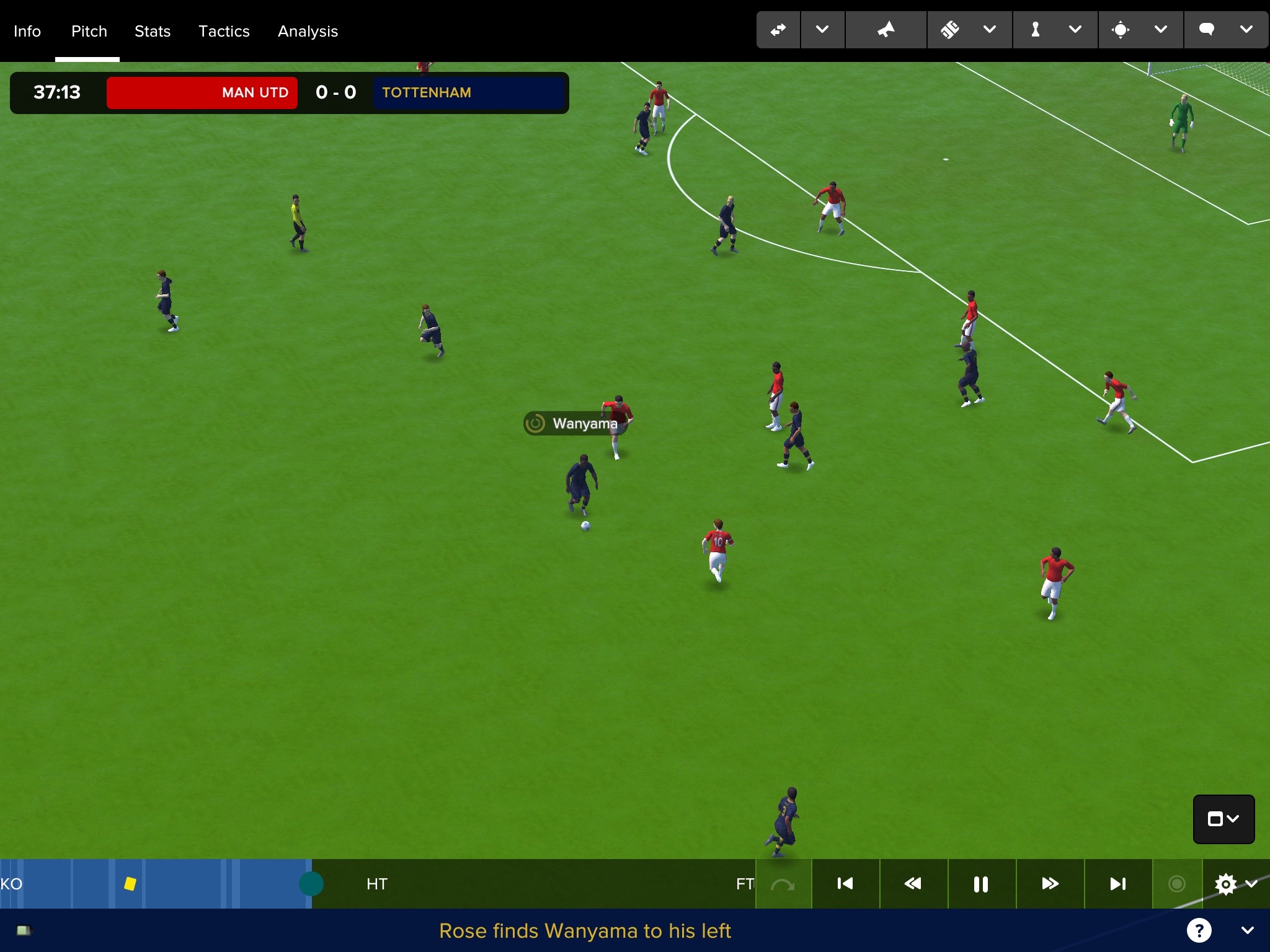Select the crosshair target icon
This screenshot has height=952, width=1270.
pos(1121,30)
